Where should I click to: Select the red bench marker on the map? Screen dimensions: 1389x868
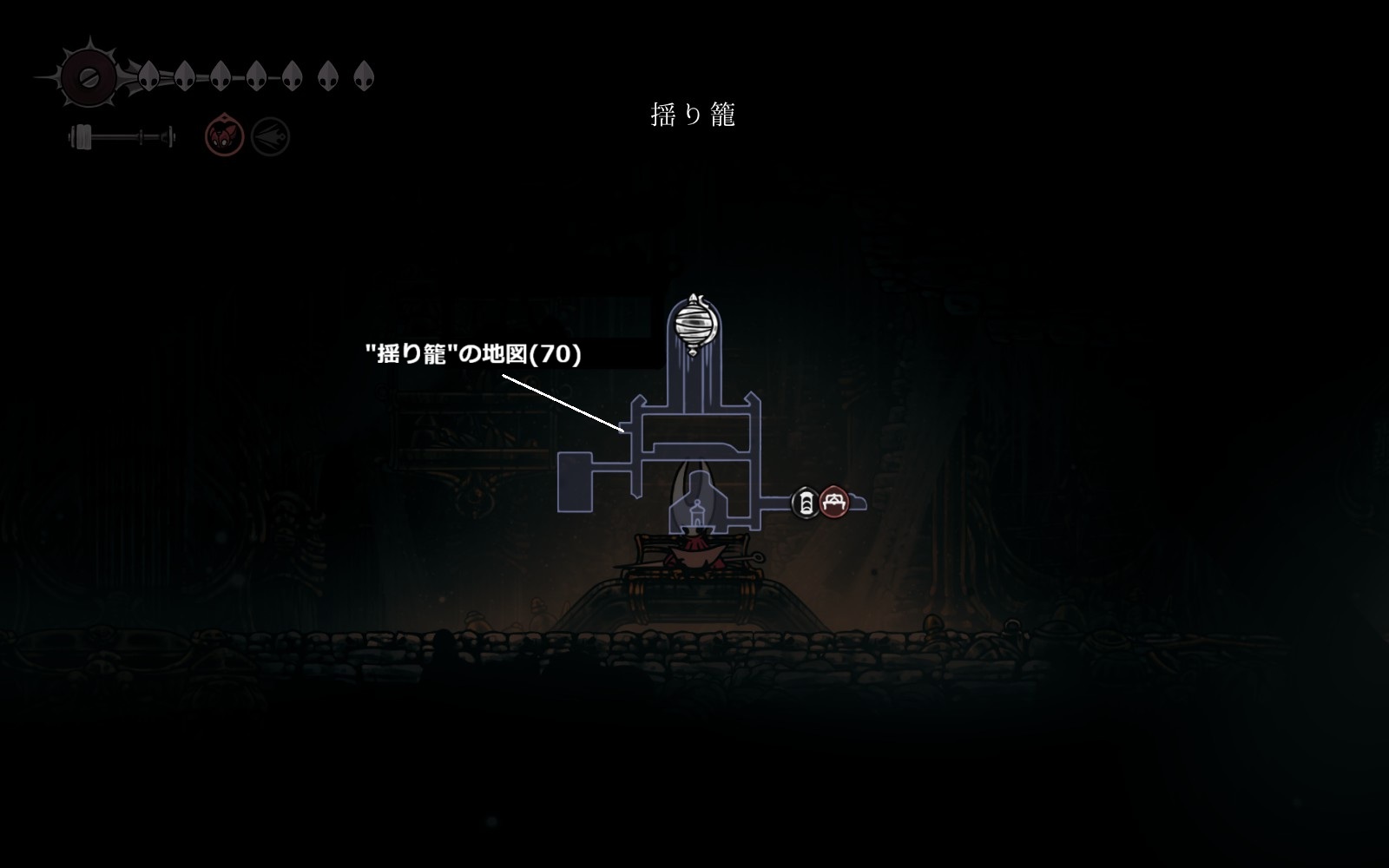[x=834, y=502]
